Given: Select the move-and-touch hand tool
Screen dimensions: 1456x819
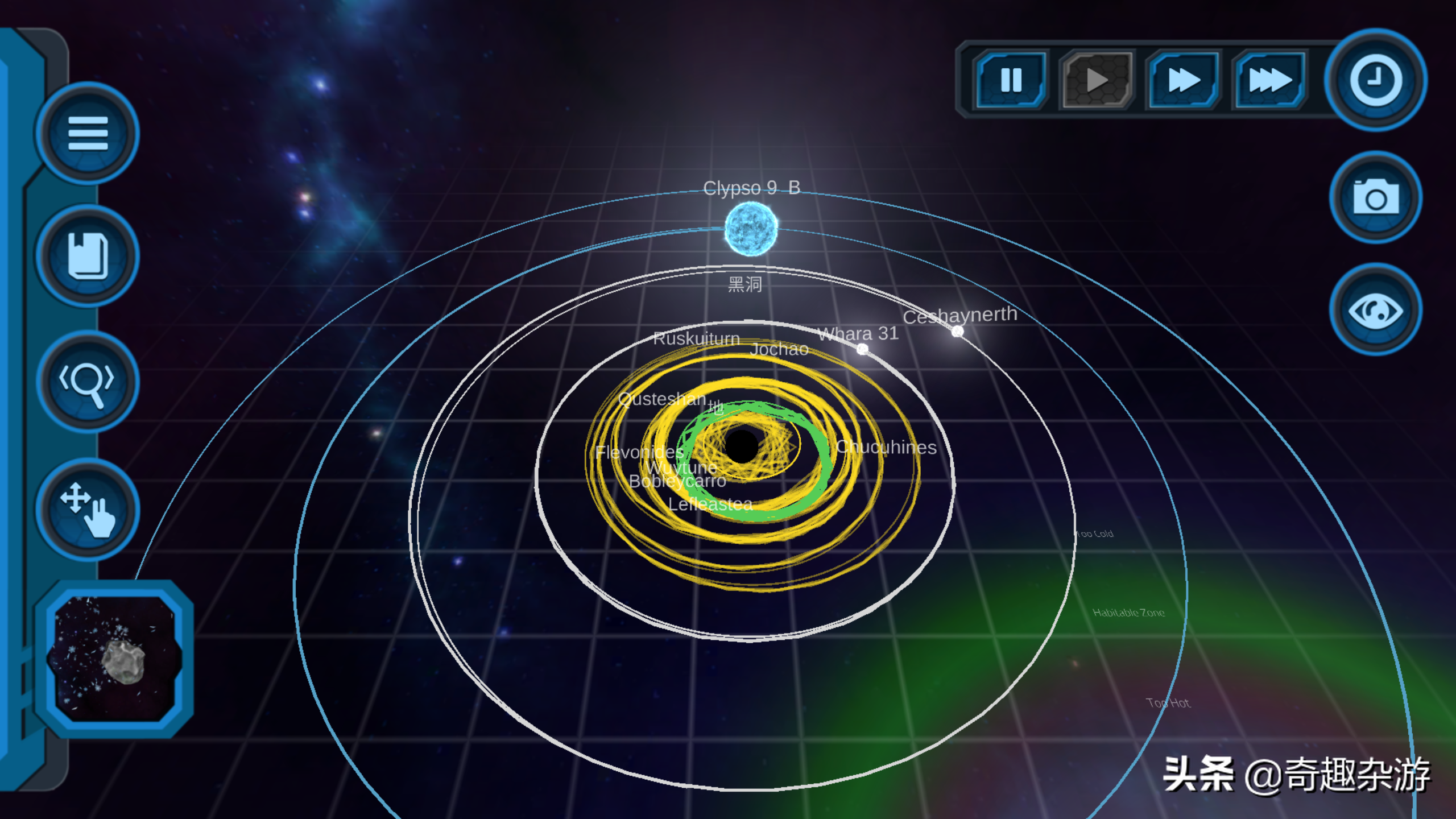Looking at the screenshot, I should pyautogui.click(x=88, y=509).
